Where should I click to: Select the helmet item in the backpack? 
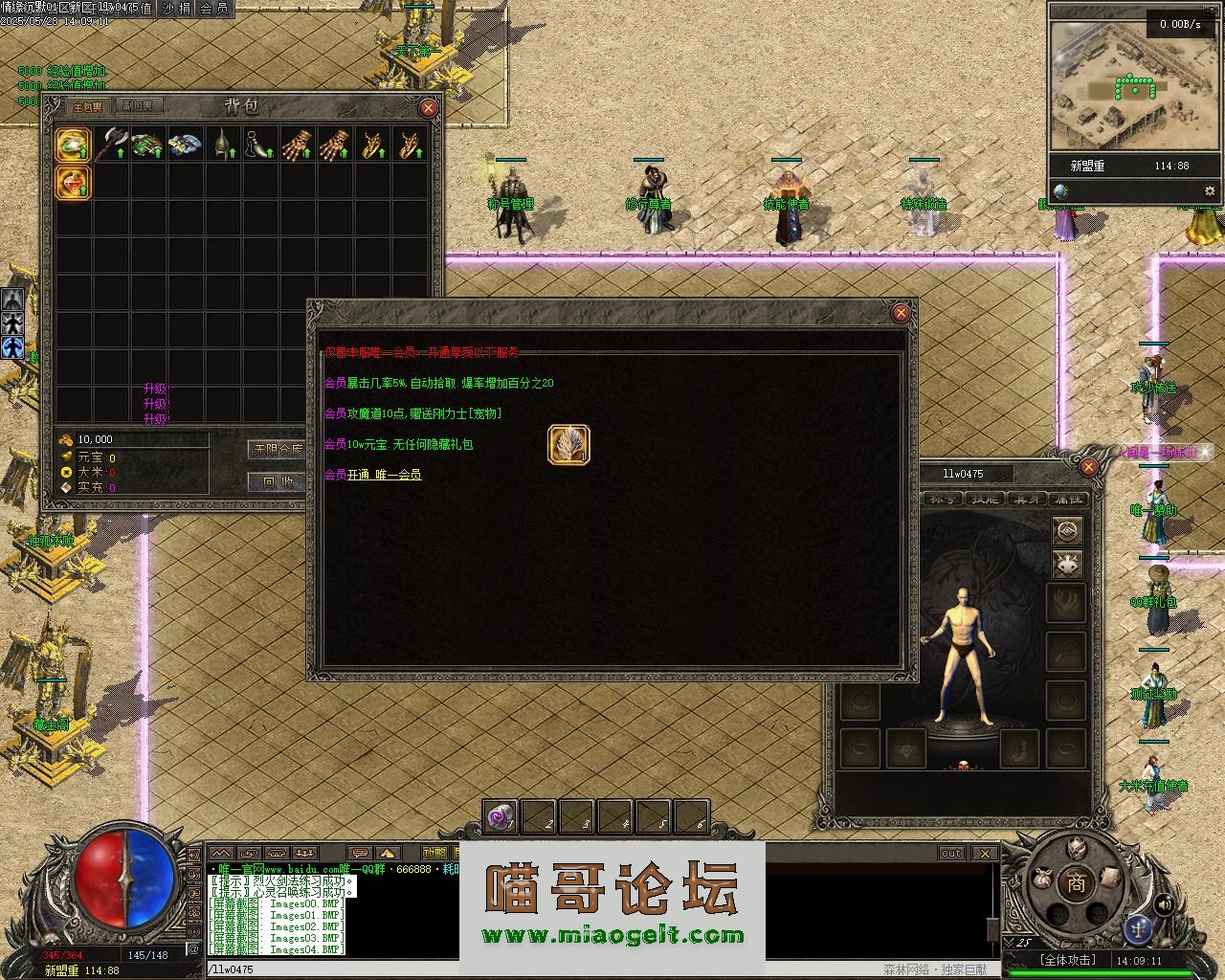pos(223,144)
